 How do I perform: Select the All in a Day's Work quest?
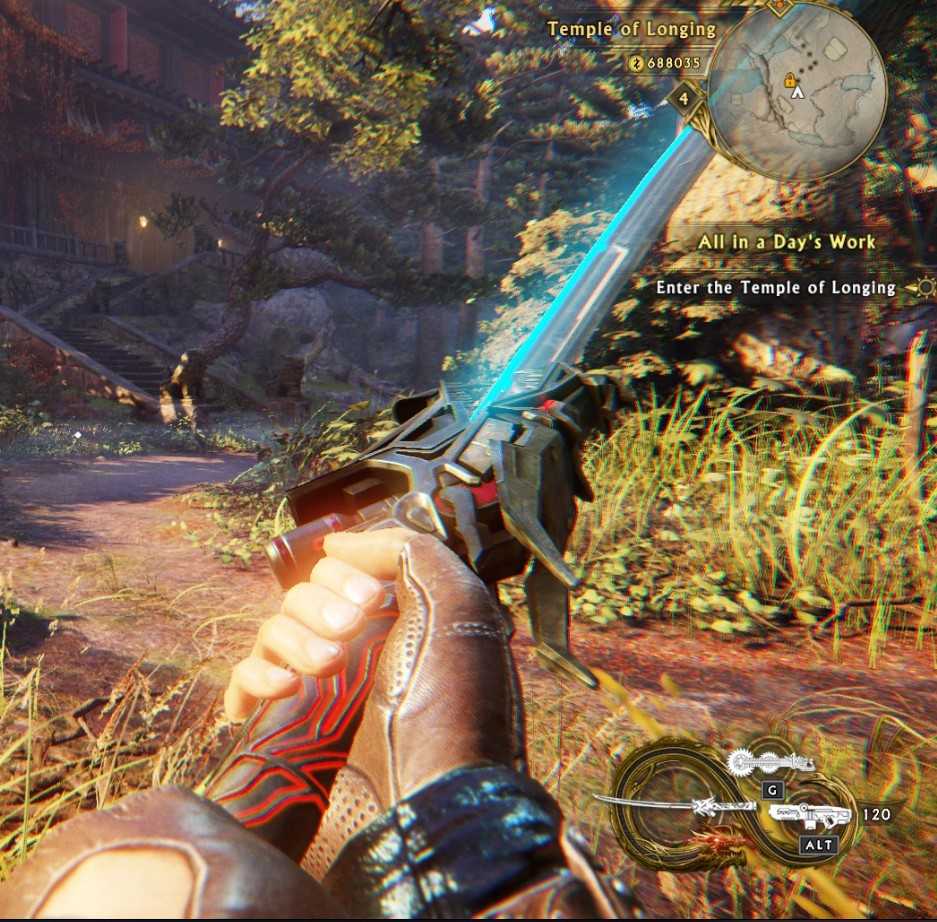[x=785, y=242]
